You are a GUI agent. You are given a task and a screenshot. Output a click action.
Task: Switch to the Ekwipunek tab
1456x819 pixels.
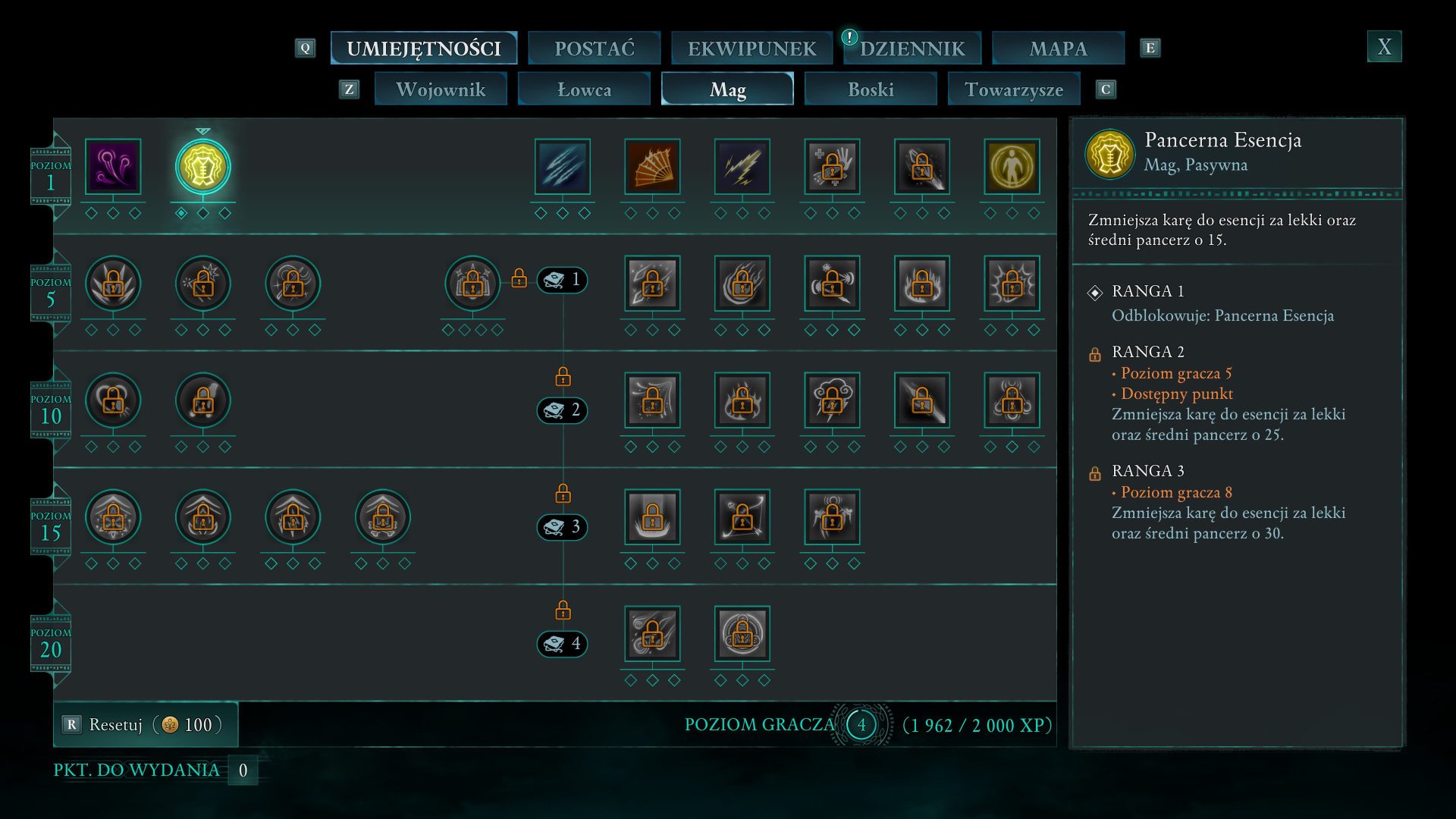pyautogui.click(x=752, y=49)
